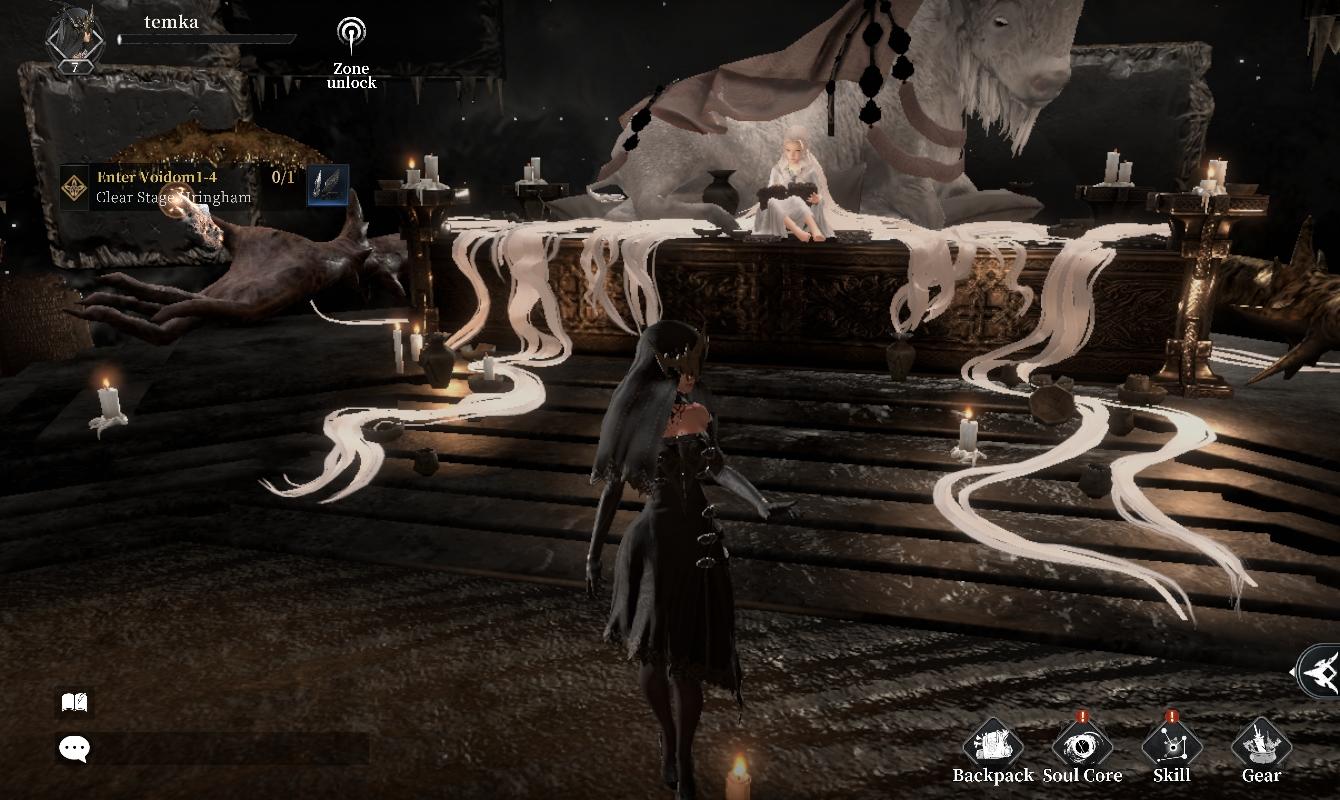Open the chat speech-bubble icon

75,749
